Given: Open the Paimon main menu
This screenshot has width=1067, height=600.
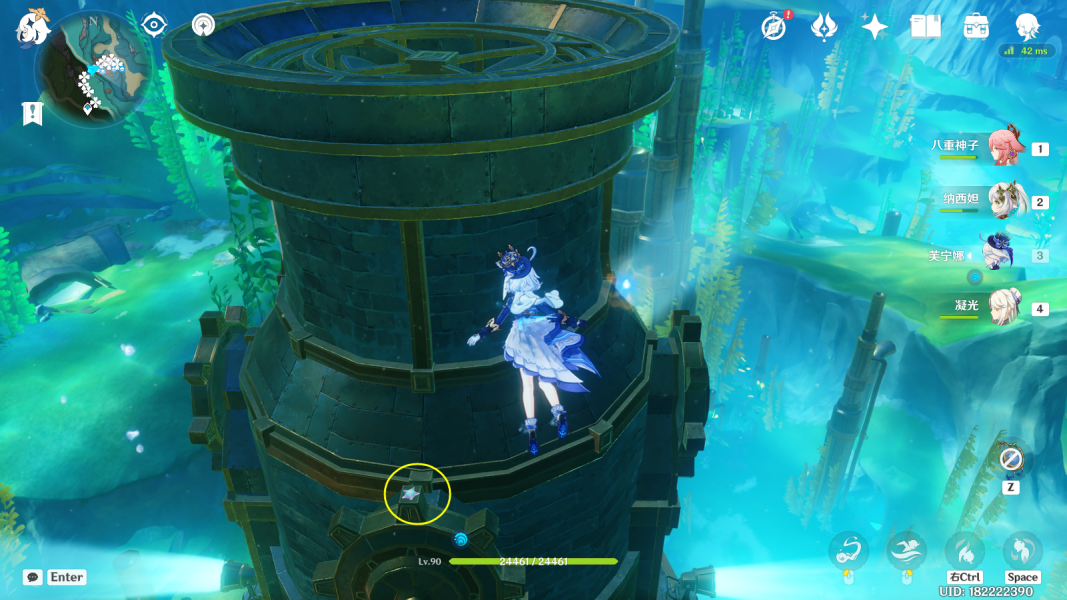Looking at the screenshot, I should [33, 27].
